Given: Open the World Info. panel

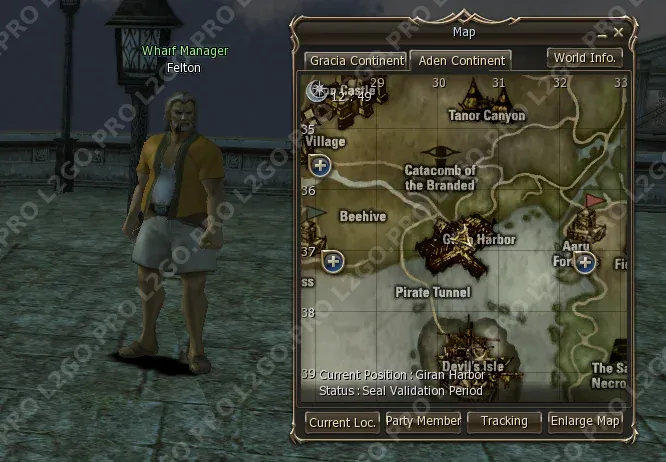Looking at the screenshot, I should 585,58.
